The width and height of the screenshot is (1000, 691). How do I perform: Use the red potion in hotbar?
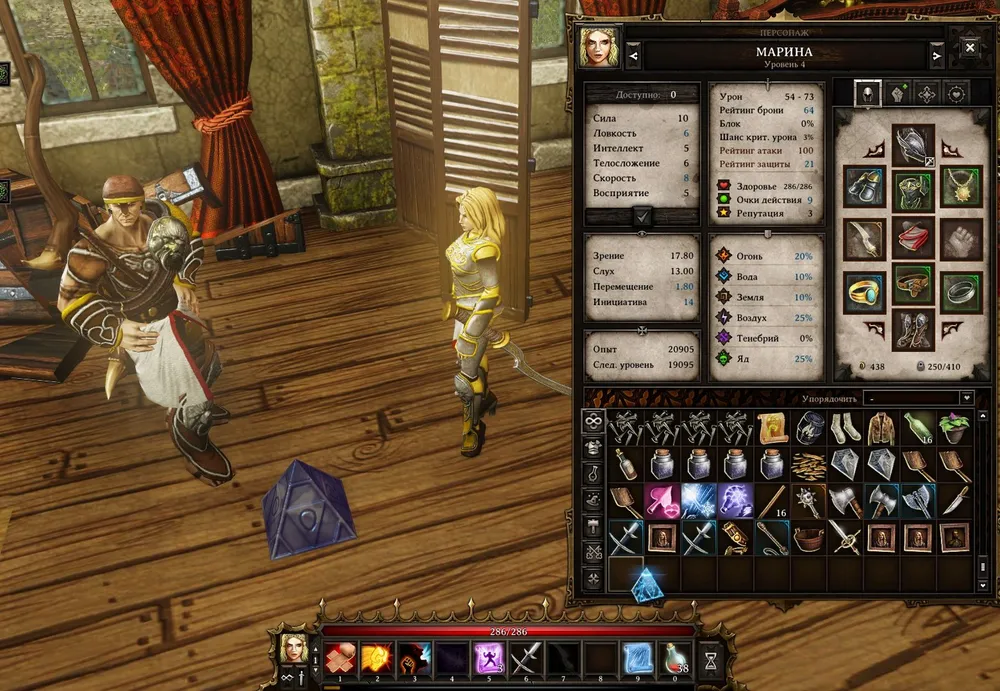(x=678, y=659)
